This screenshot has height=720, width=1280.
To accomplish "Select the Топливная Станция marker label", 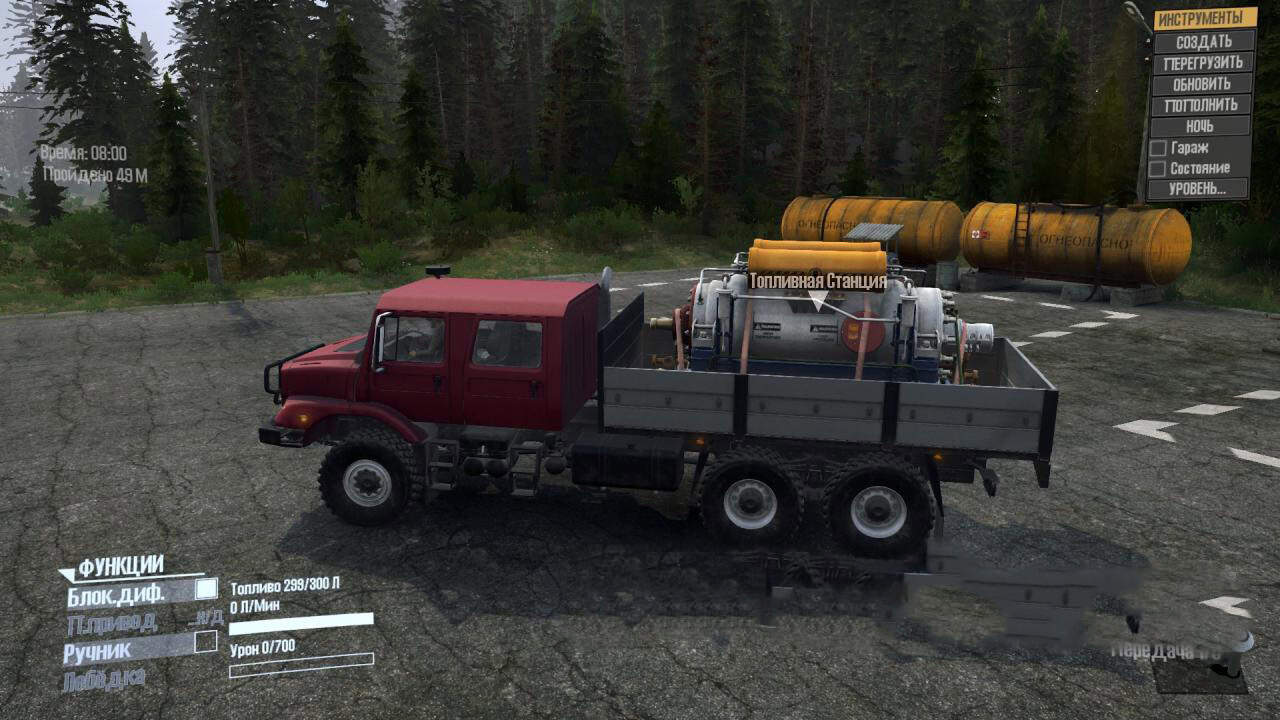I will click(818, 283).
